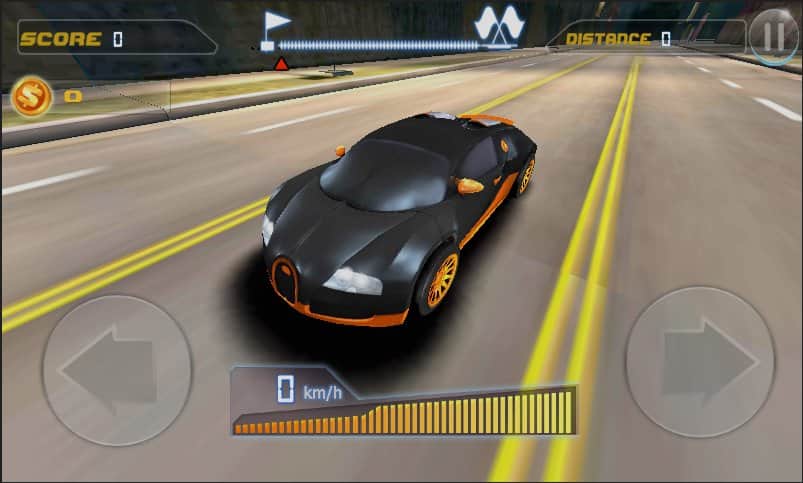Steer left with the left arrow button
The width and height of the screenshot is (803, 483).
(116, 370)
